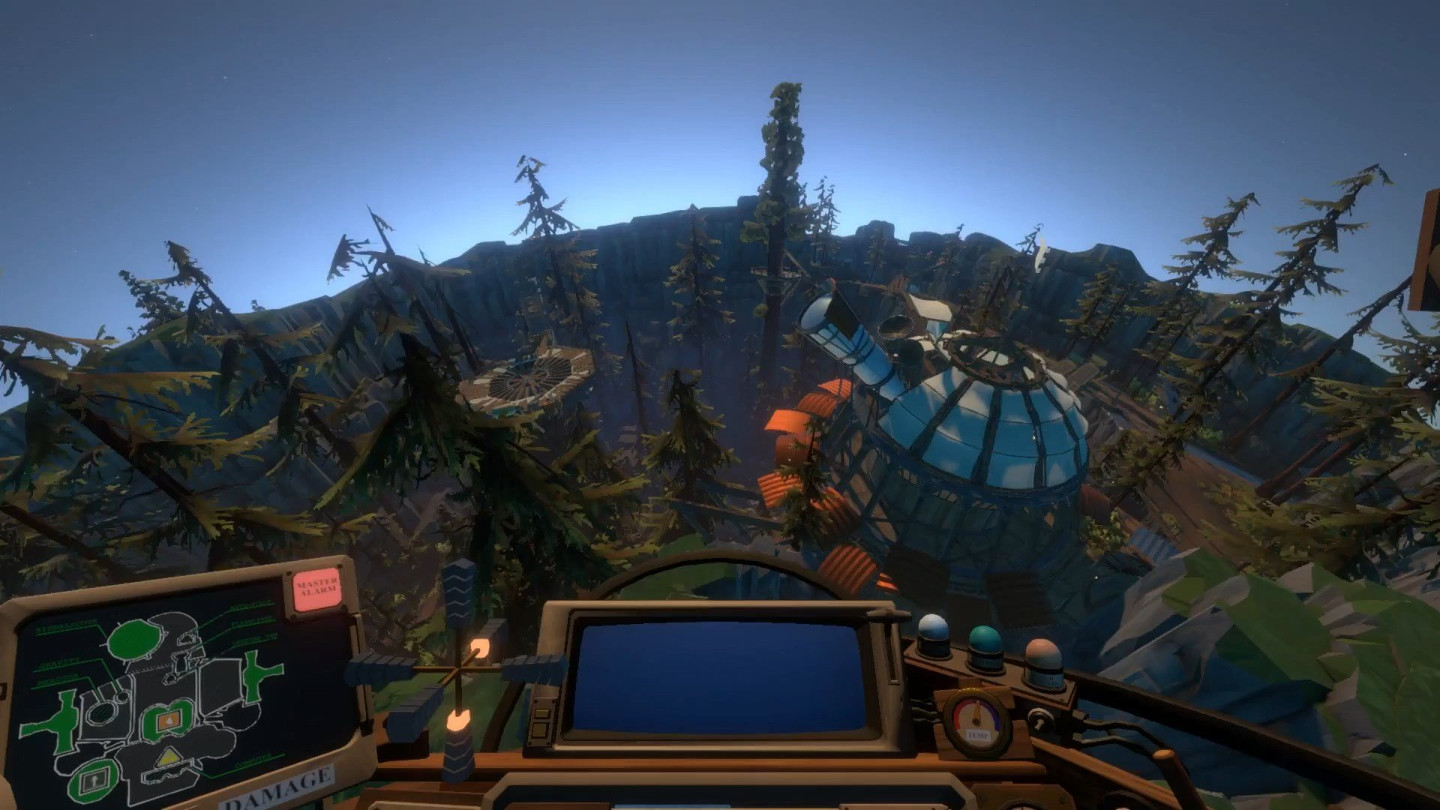The image size is (1440, 810).
Task: Adjust the needle on the TEMP gauge
Action: tap(977, 711)
